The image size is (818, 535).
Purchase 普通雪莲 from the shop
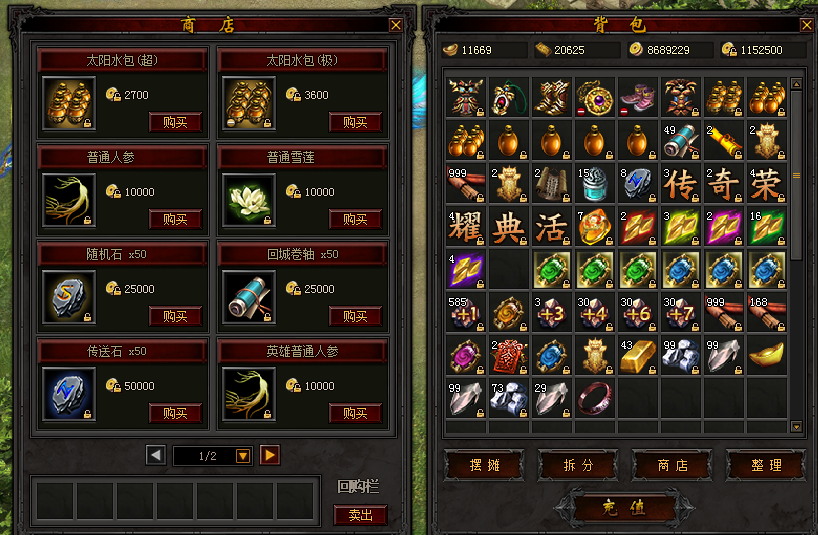[355, 219]
